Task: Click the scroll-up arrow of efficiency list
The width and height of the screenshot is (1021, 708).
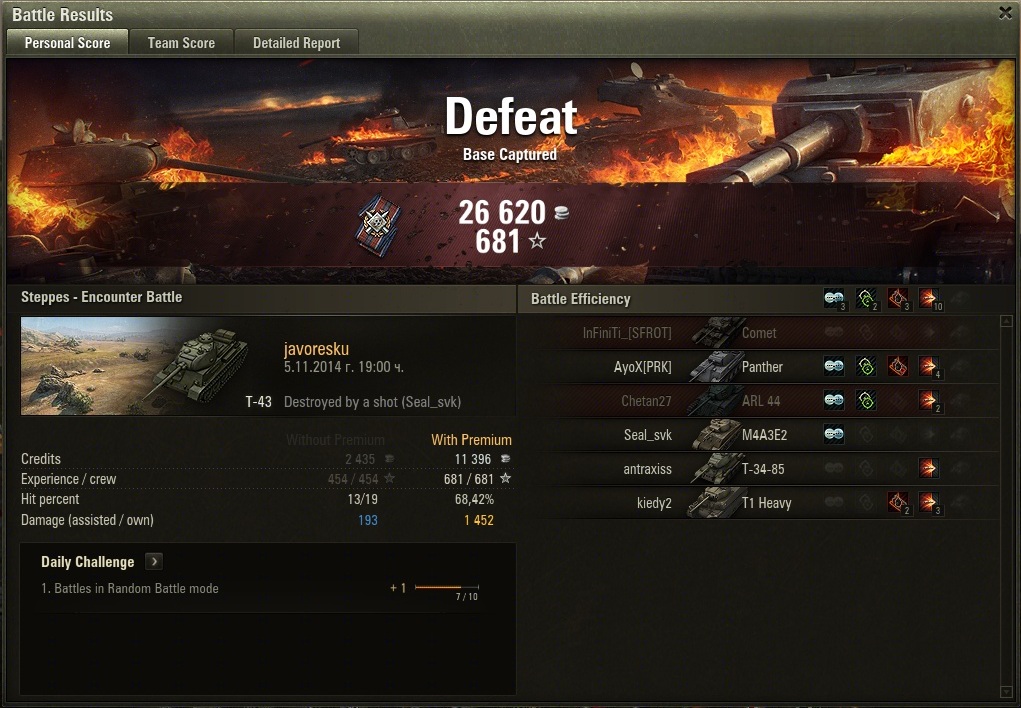Action: point(1006,322)
